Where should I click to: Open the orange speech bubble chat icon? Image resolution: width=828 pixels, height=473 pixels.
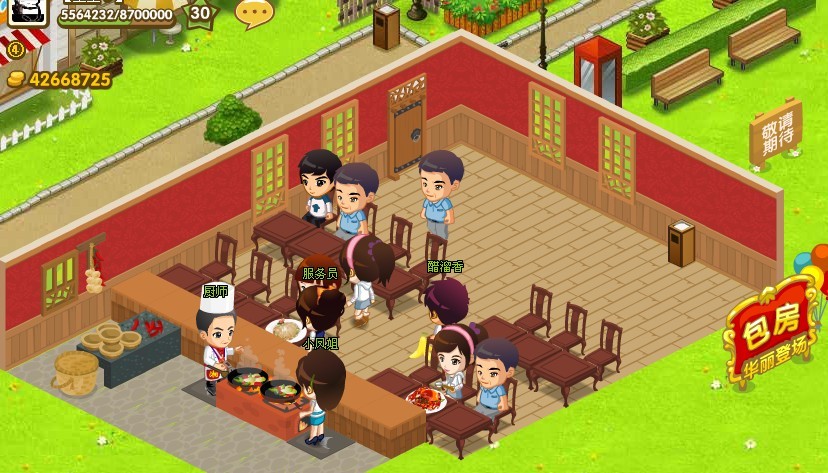254,13
